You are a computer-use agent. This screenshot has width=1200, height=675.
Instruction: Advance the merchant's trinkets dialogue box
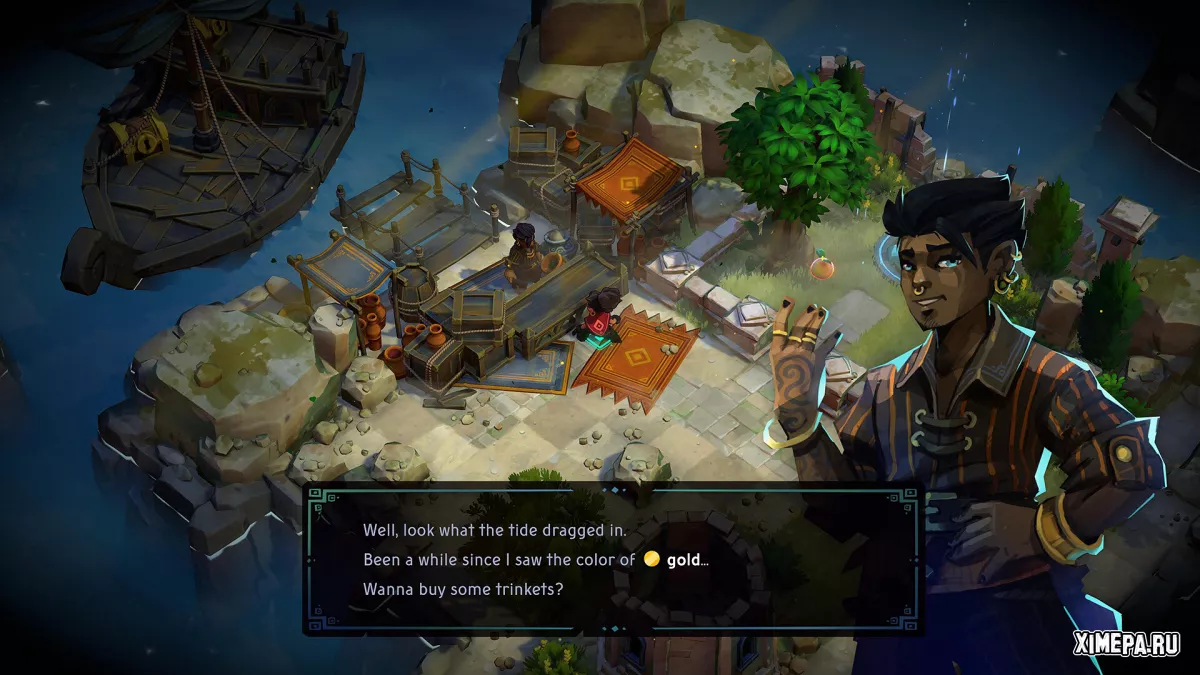pos(612,560)
